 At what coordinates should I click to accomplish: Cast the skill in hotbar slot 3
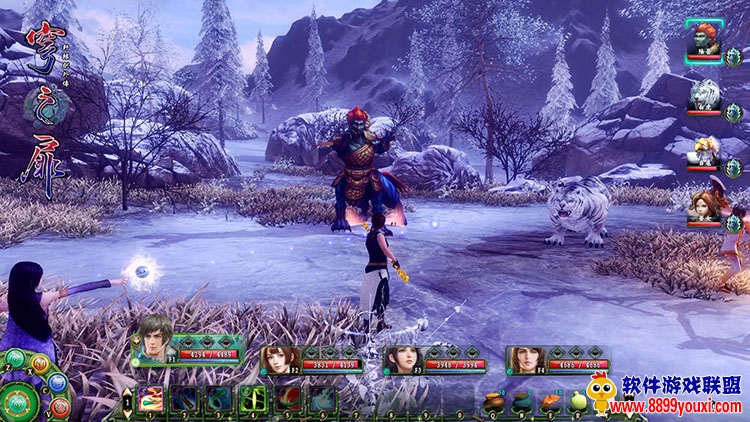click(x=218, y=400)
